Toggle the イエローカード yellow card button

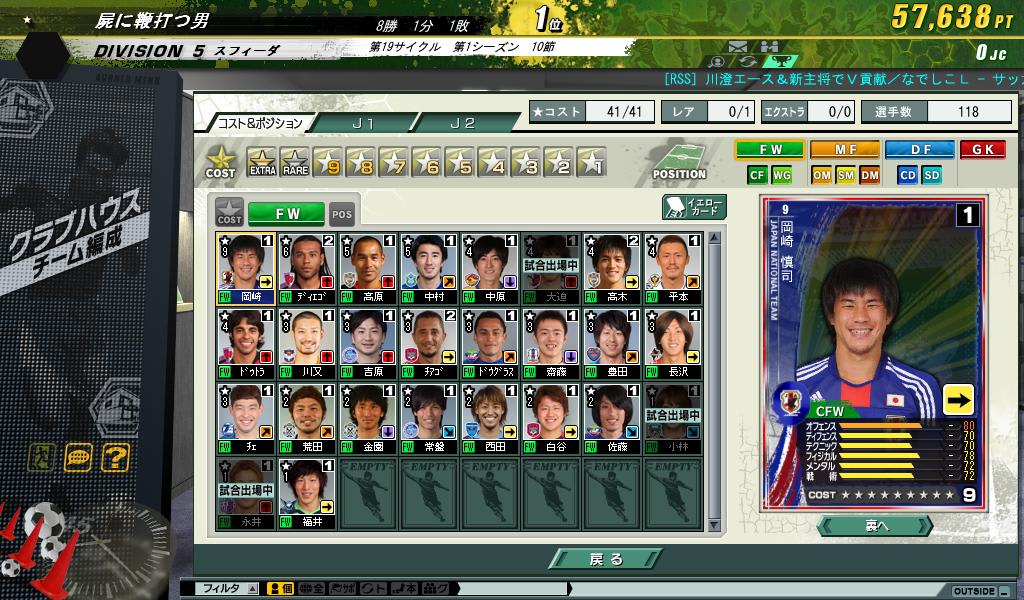[692, 207]
